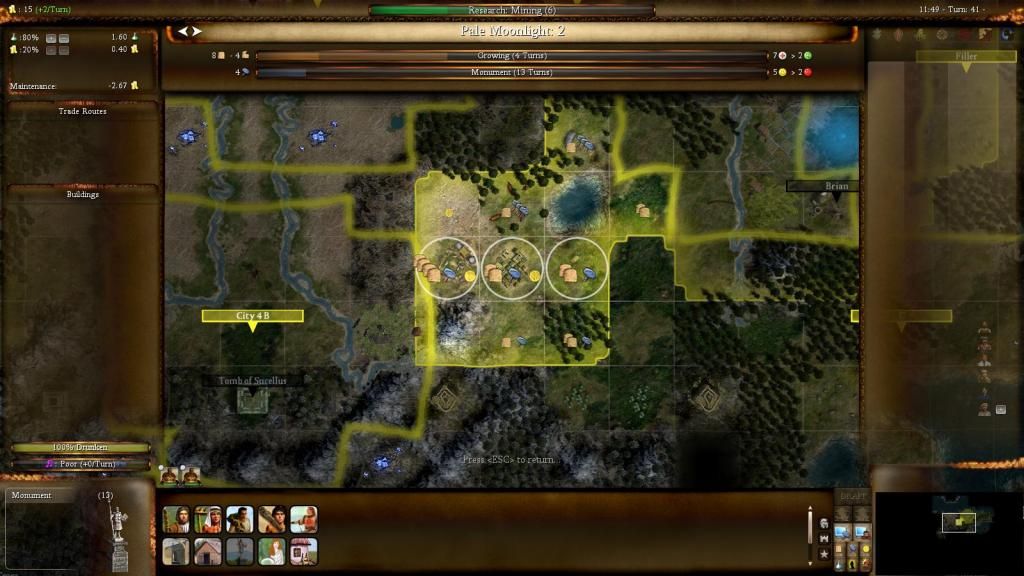Screen dimensions: 1024x576
Task: Click the Draft button
Action: click(852, 497)
